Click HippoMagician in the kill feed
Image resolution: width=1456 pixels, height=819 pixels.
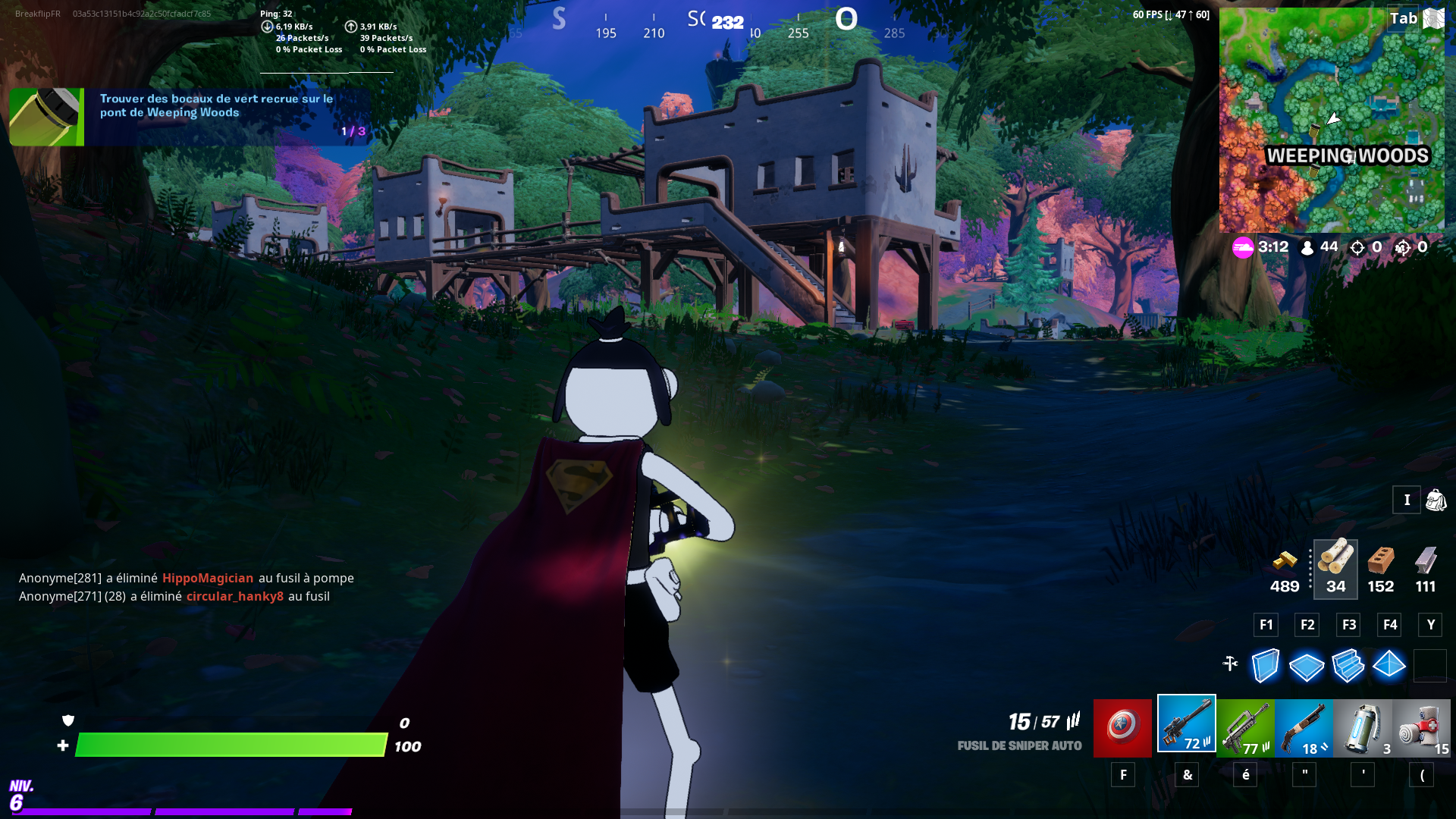[208, 578]
